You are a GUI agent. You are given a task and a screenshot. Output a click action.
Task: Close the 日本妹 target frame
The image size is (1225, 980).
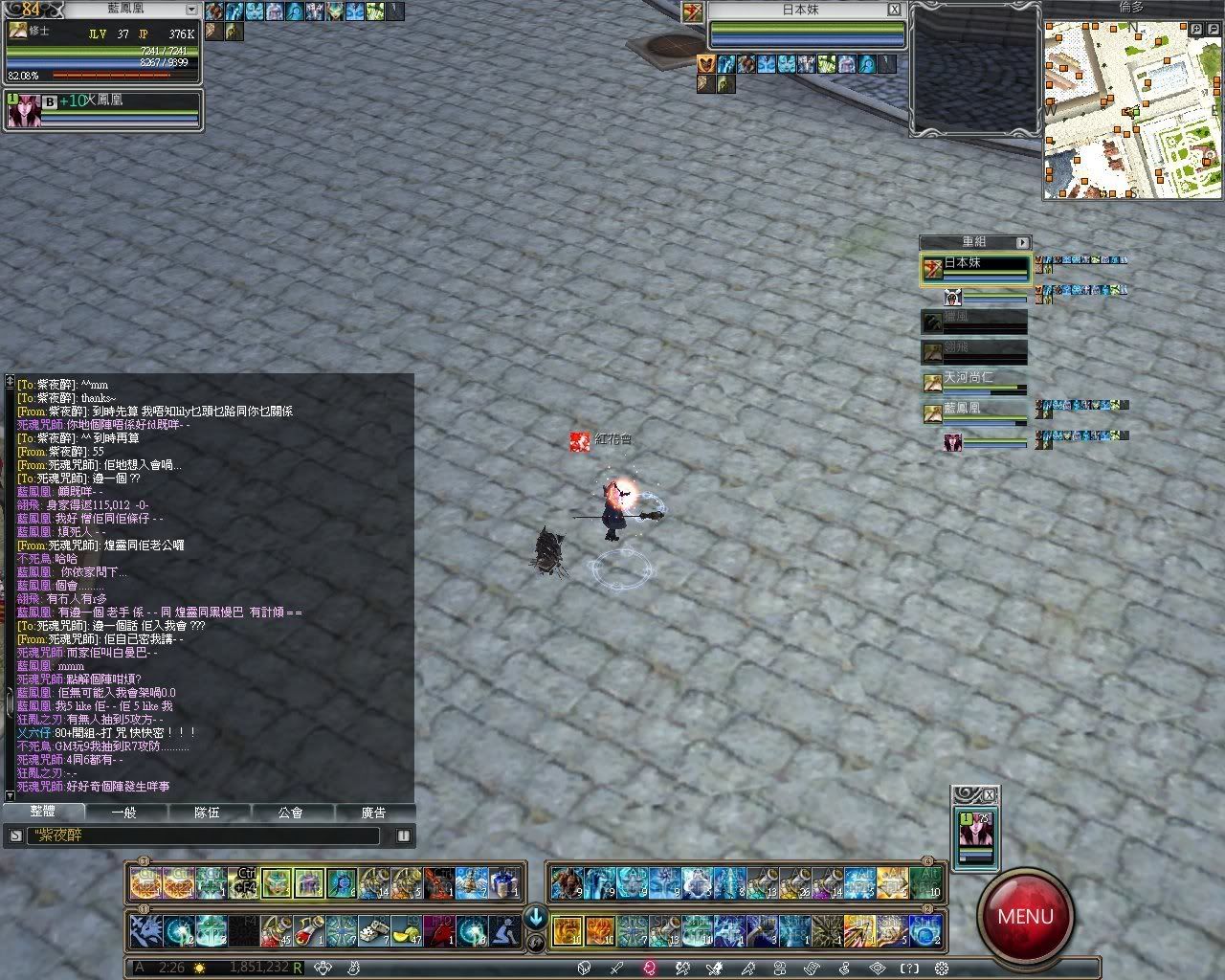(894, 10)
